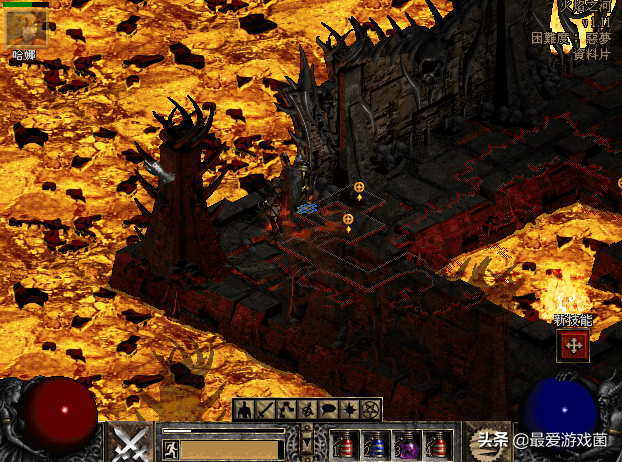Open the new skill point button

pos(574,346)
